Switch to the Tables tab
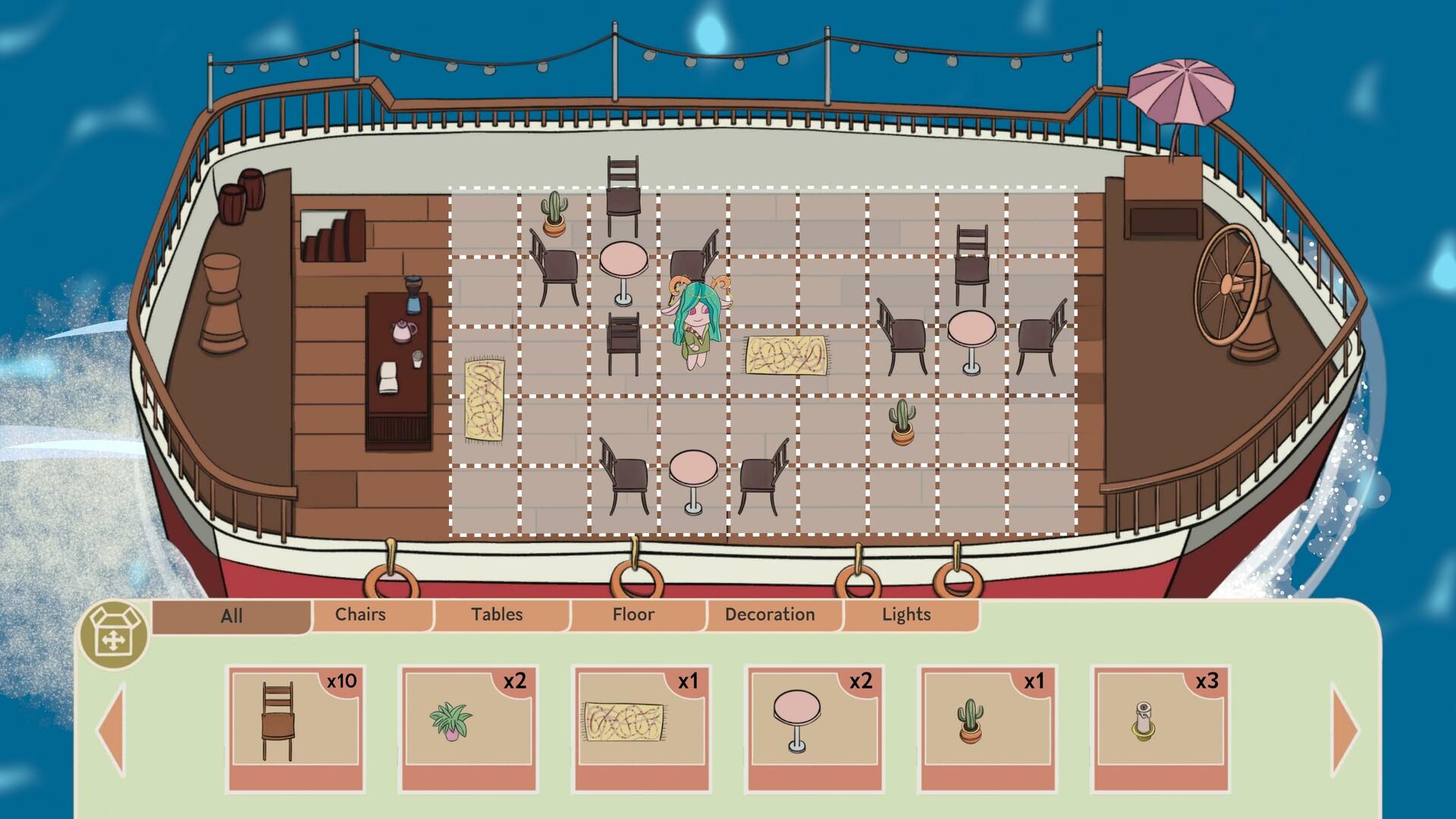Viewport: 1456px width, 819px height. [x=497, y=614]
